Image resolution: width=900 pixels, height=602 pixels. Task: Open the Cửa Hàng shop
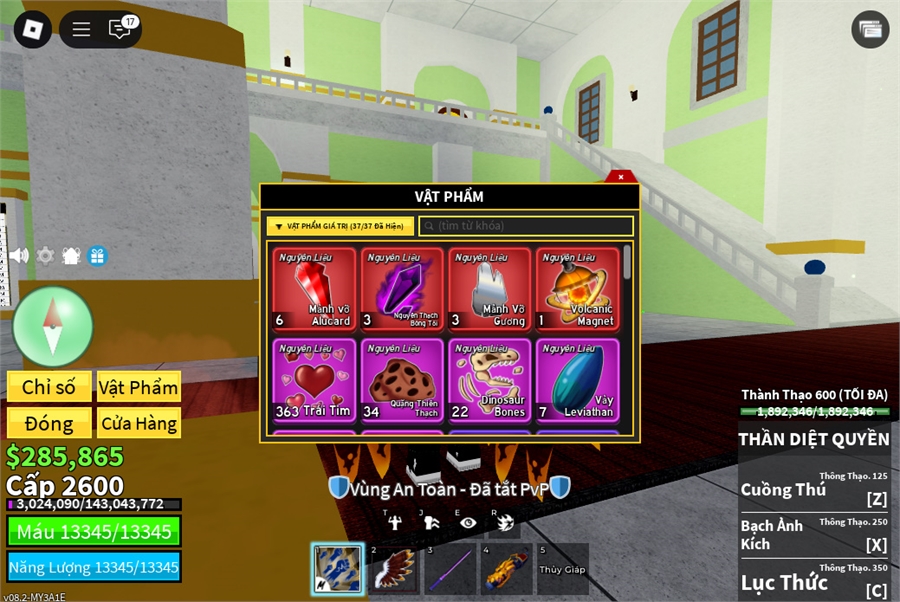138,423
